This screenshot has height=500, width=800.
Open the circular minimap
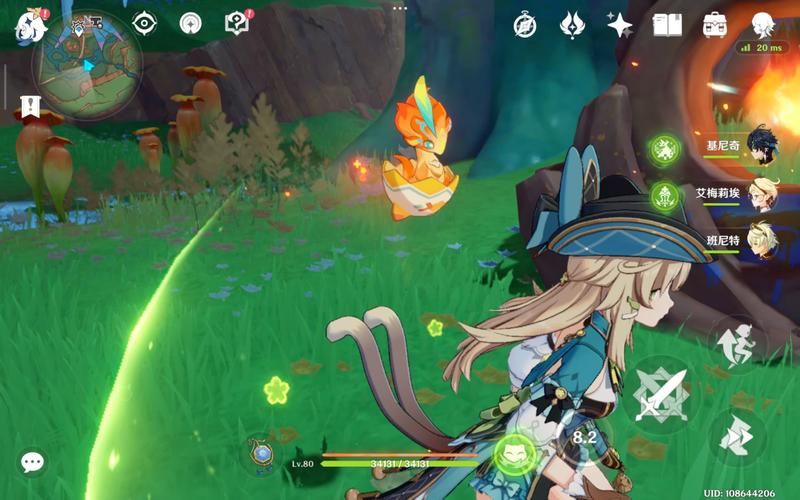(87, 65)
